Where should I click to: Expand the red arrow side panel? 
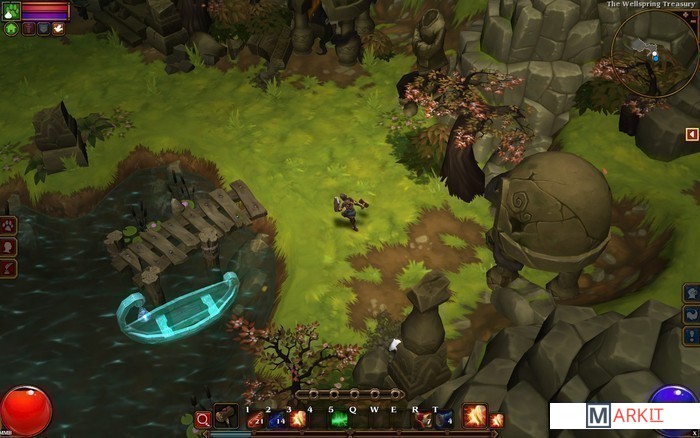tap(691, 134)
